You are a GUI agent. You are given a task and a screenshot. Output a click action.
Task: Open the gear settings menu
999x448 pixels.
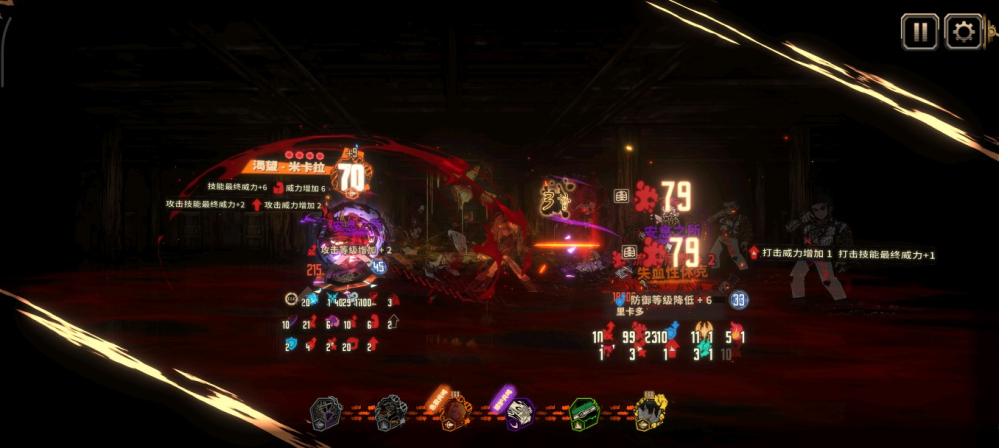pos(963,31)
